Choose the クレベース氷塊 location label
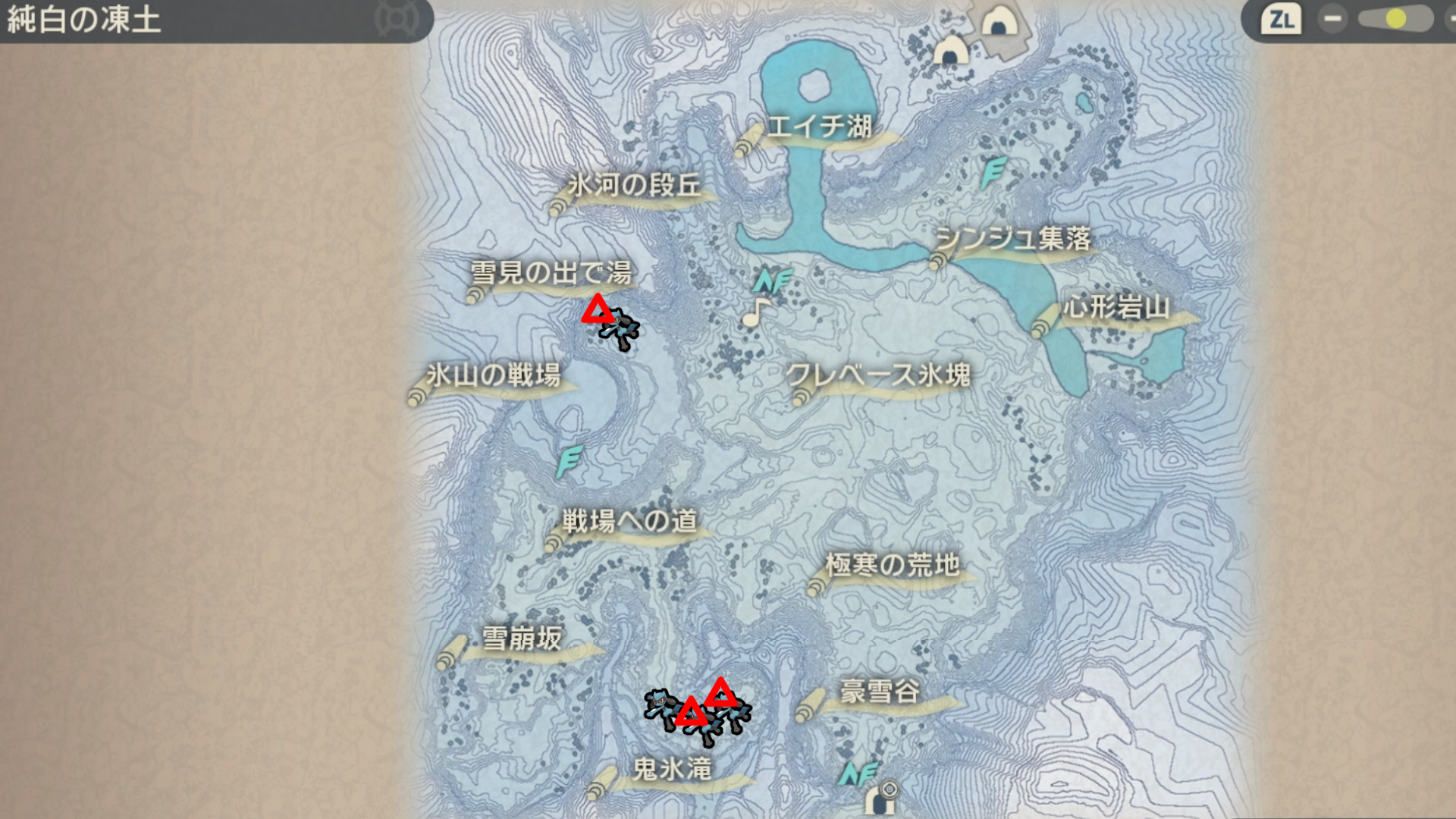Image resolution: width=1456 pixels, height=819 pixels. (x=878, y=375)
